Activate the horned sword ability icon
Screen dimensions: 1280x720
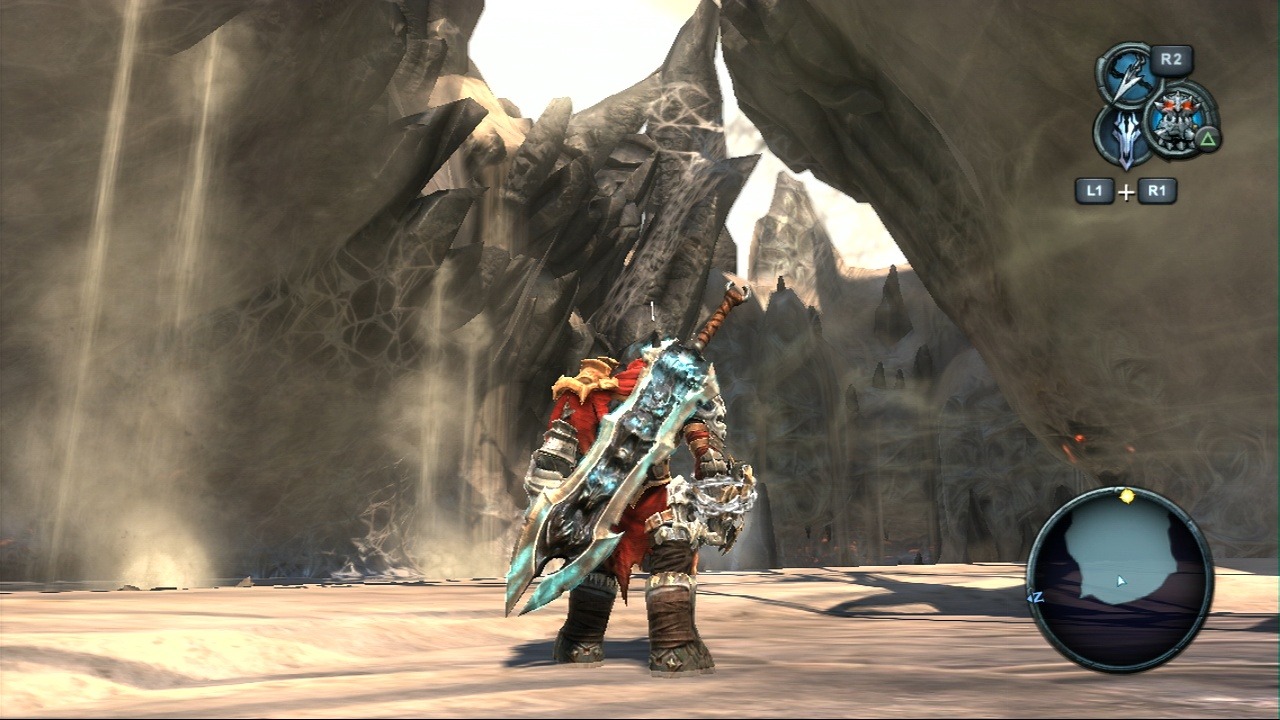[1126, 139]
